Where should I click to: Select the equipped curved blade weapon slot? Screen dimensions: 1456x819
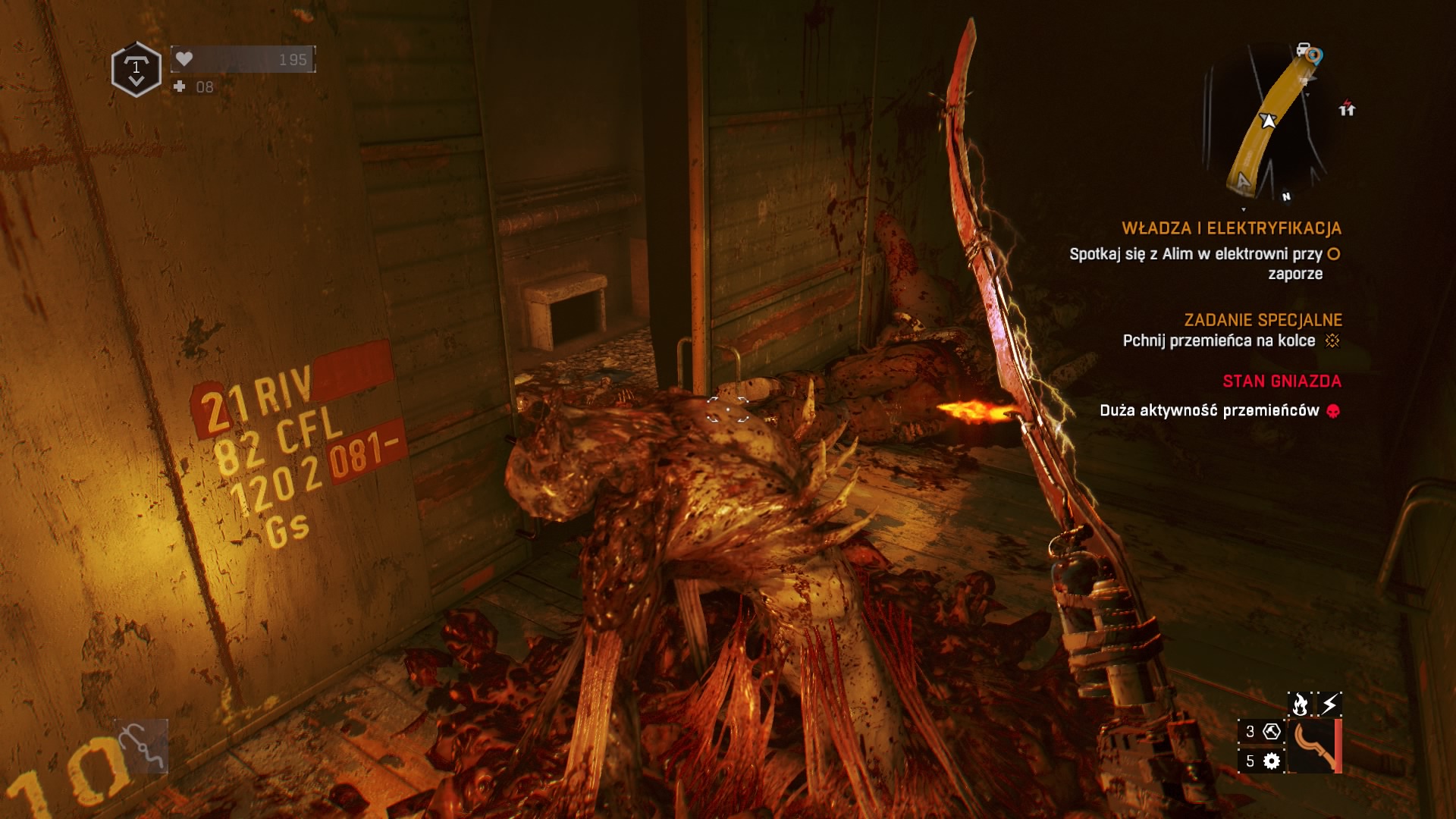pyautogui.click(x=1314, y=746)
